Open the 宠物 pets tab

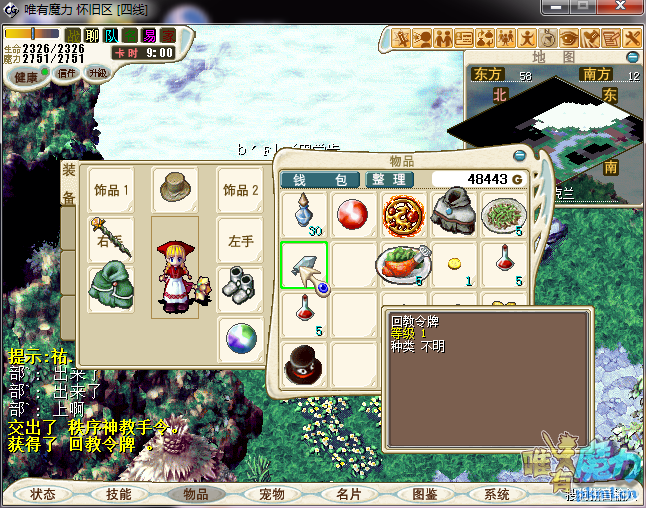(x=272, y=494)
